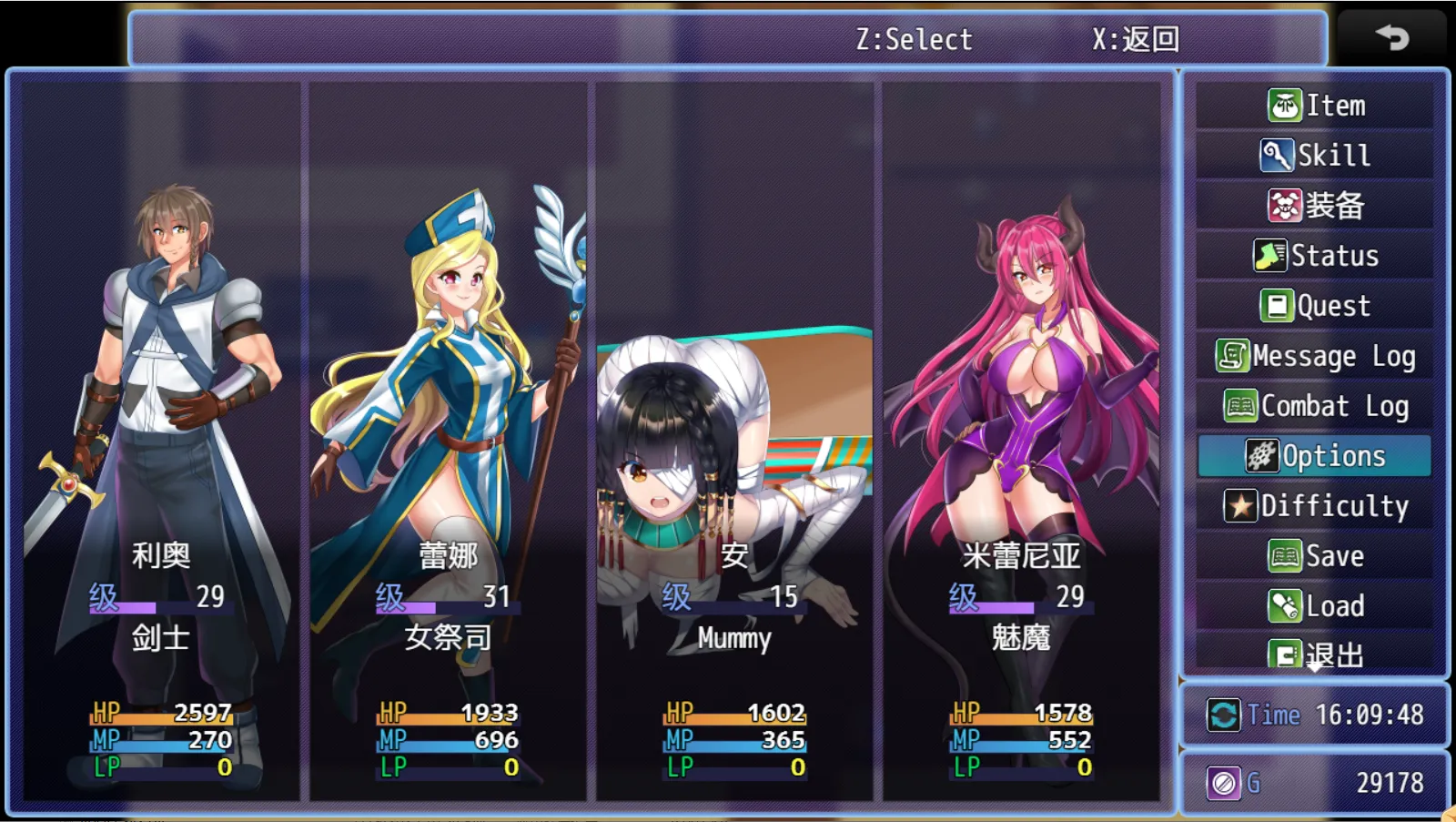Select the 装备 equipment entry
This screenshot has width=1456, height=822.
[x=1315, y=206]
